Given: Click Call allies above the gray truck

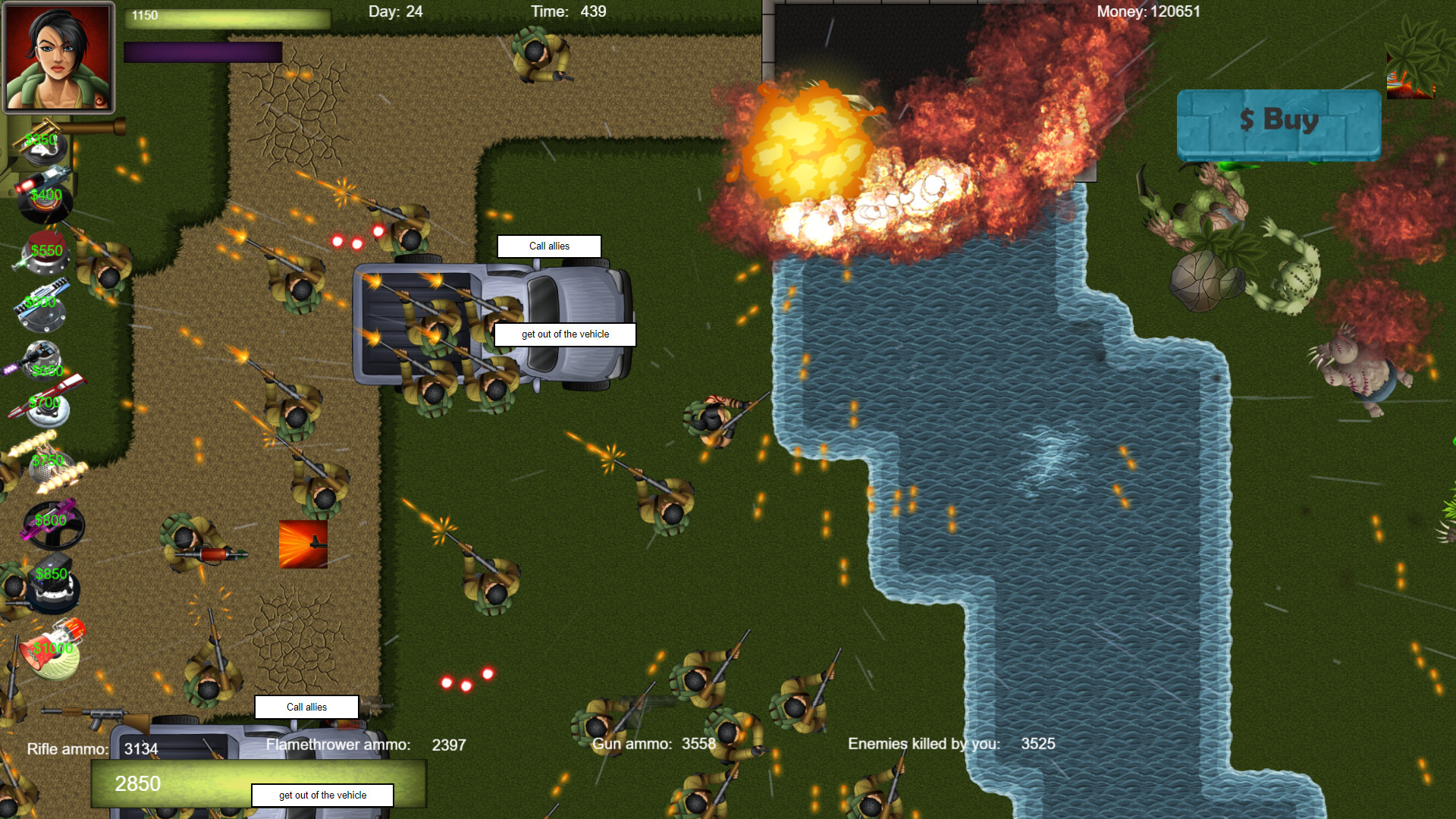Looking at the screenshot, I should click(549, 246).
